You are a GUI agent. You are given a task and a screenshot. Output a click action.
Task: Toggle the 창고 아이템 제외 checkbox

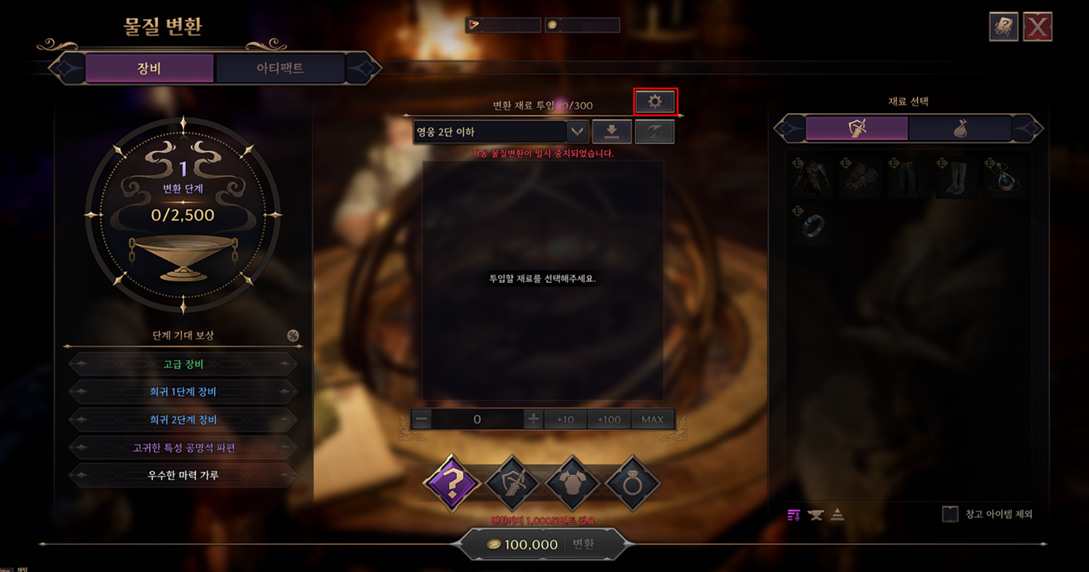(950, 514)
